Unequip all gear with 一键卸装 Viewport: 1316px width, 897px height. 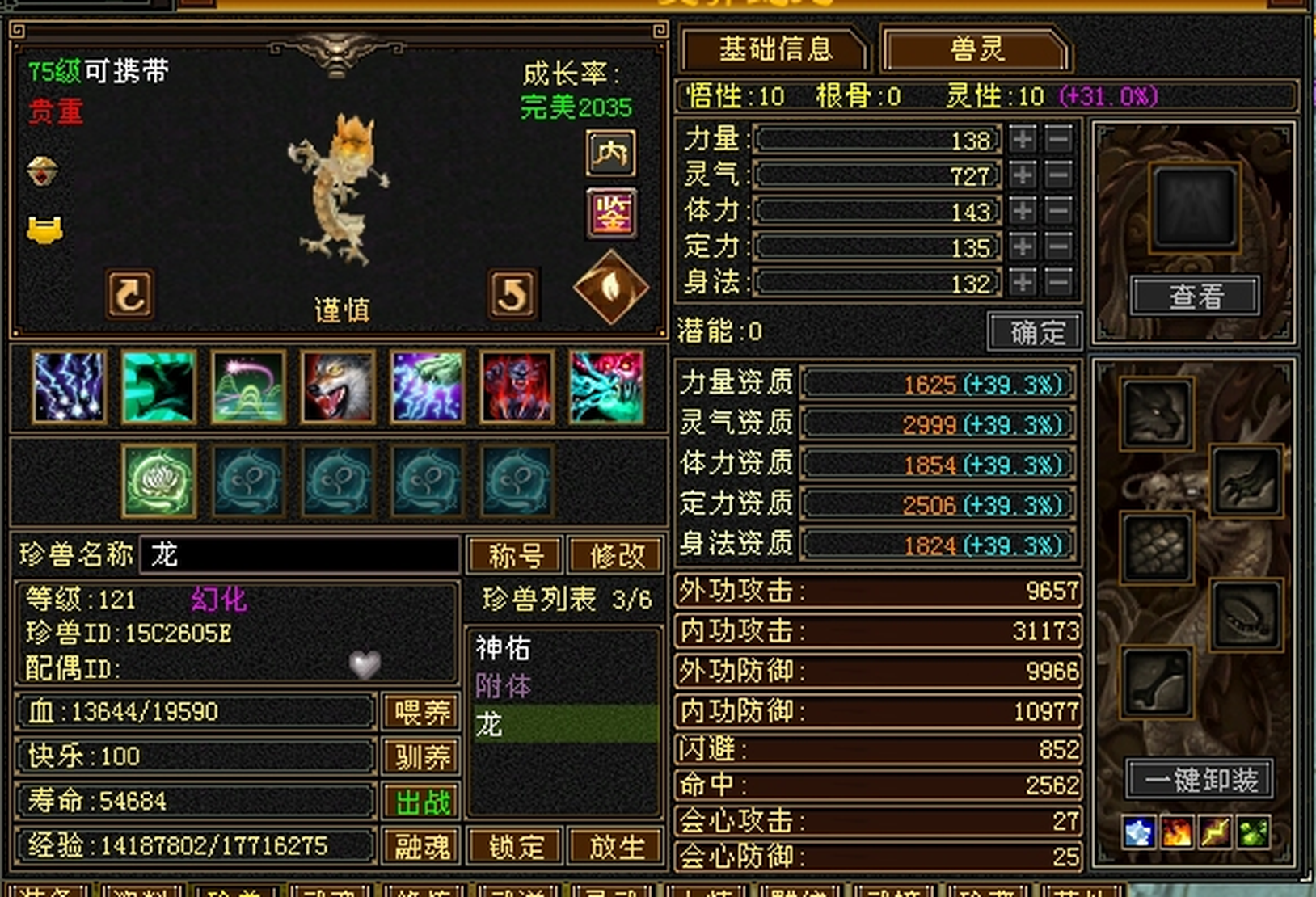(x=1200, y=780)
